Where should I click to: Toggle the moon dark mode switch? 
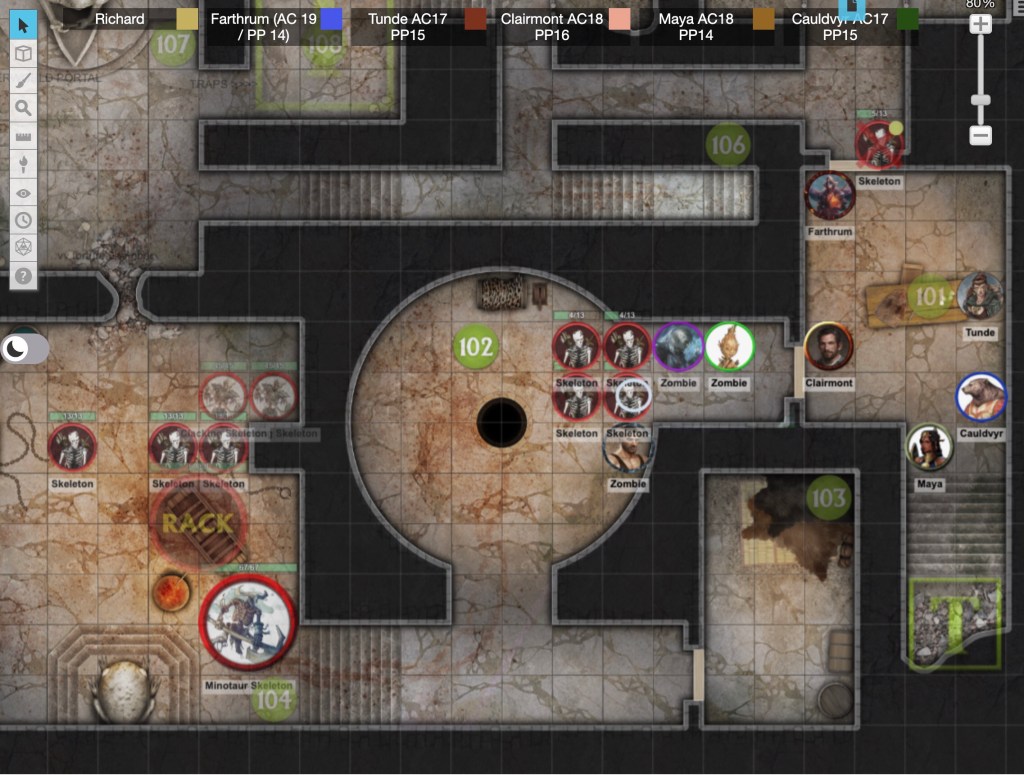pos(26,348)
